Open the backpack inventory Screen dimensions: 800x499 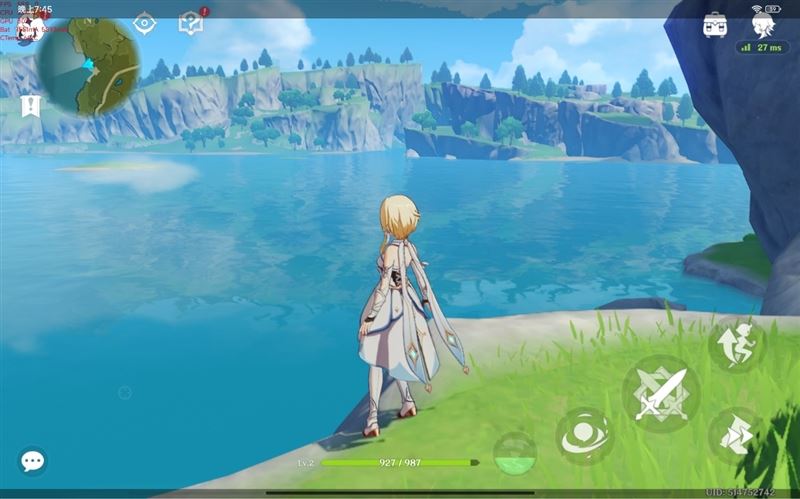pyautogui.click(x=715, y=24)
